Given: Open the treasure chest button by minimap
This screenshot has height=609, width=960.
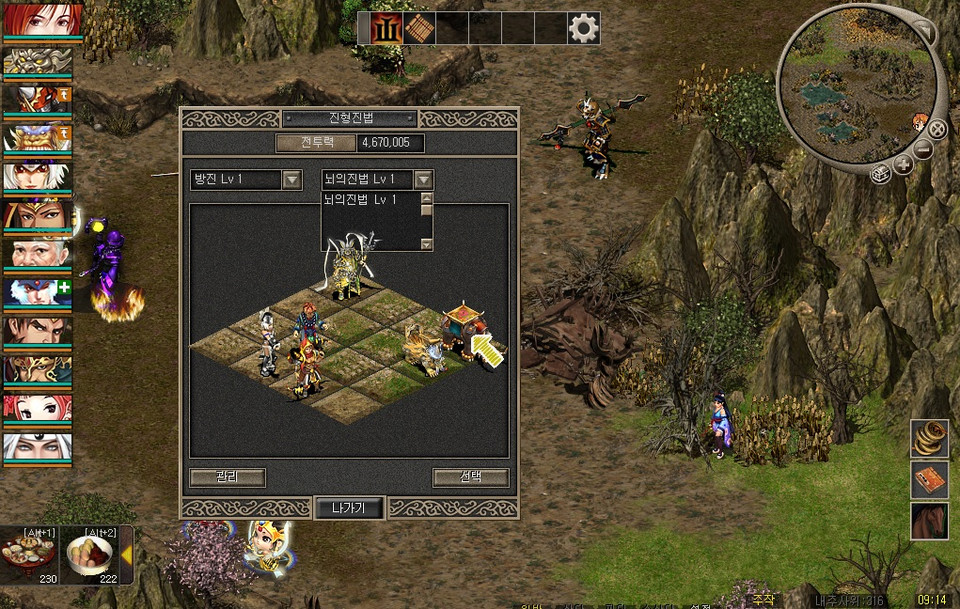Looking at the screenshot, I should (881, 174).
